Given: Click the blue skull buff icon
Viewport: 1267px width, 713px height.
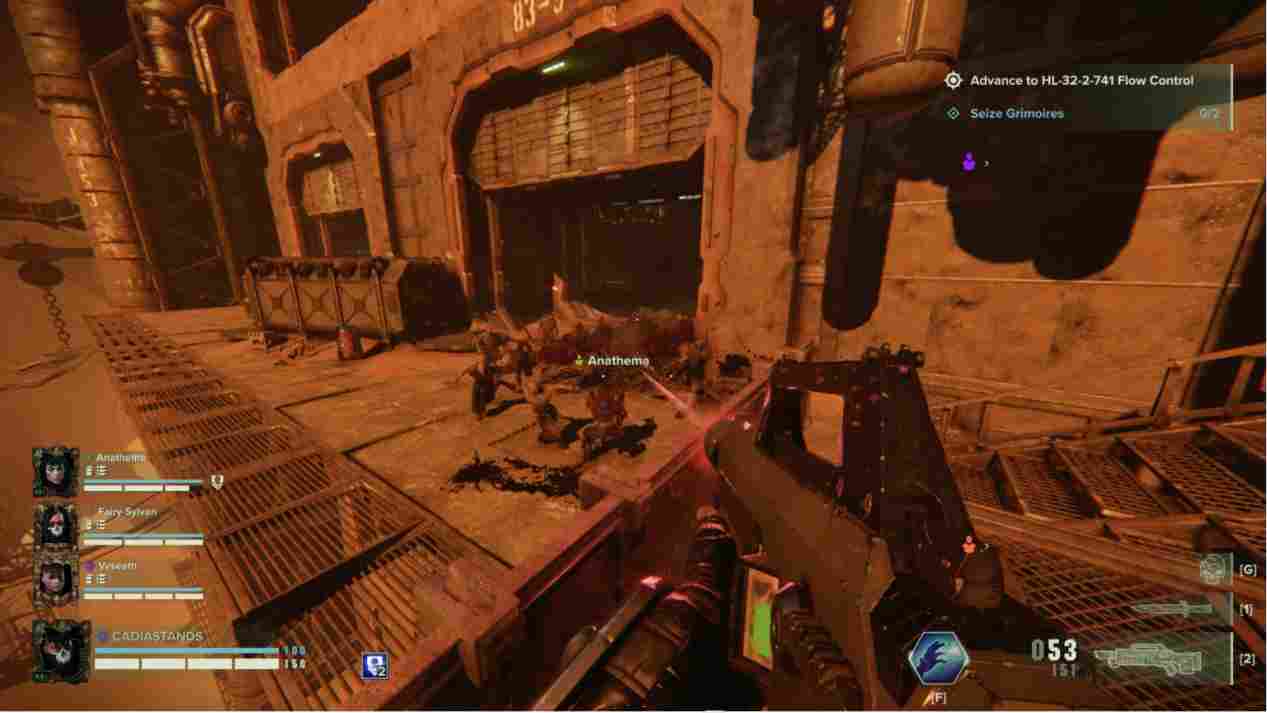Looking at the screenshot, I should click(x=375, y=666).
